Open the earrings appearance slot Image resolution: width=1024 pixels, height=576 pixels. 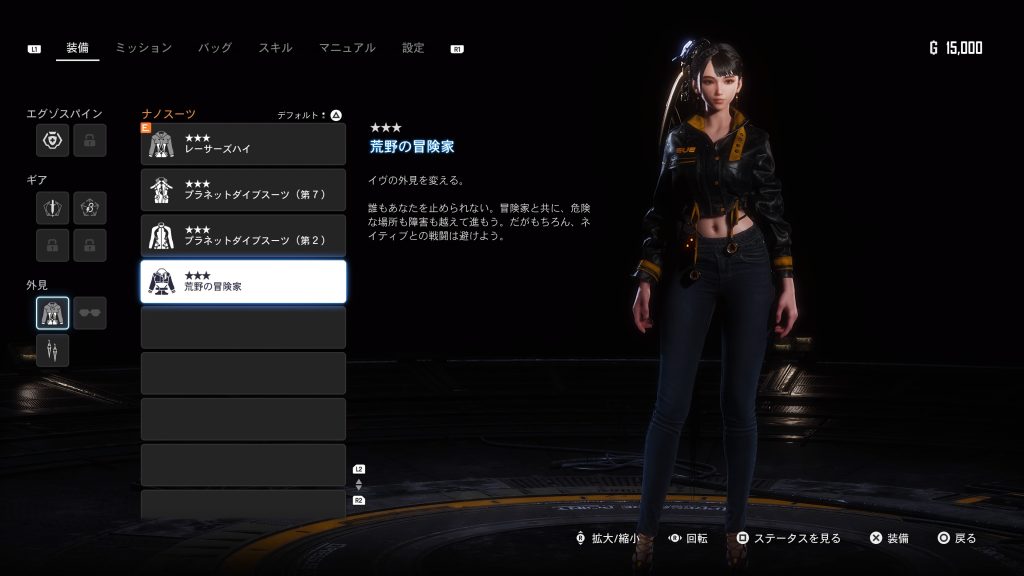[52, 350]
